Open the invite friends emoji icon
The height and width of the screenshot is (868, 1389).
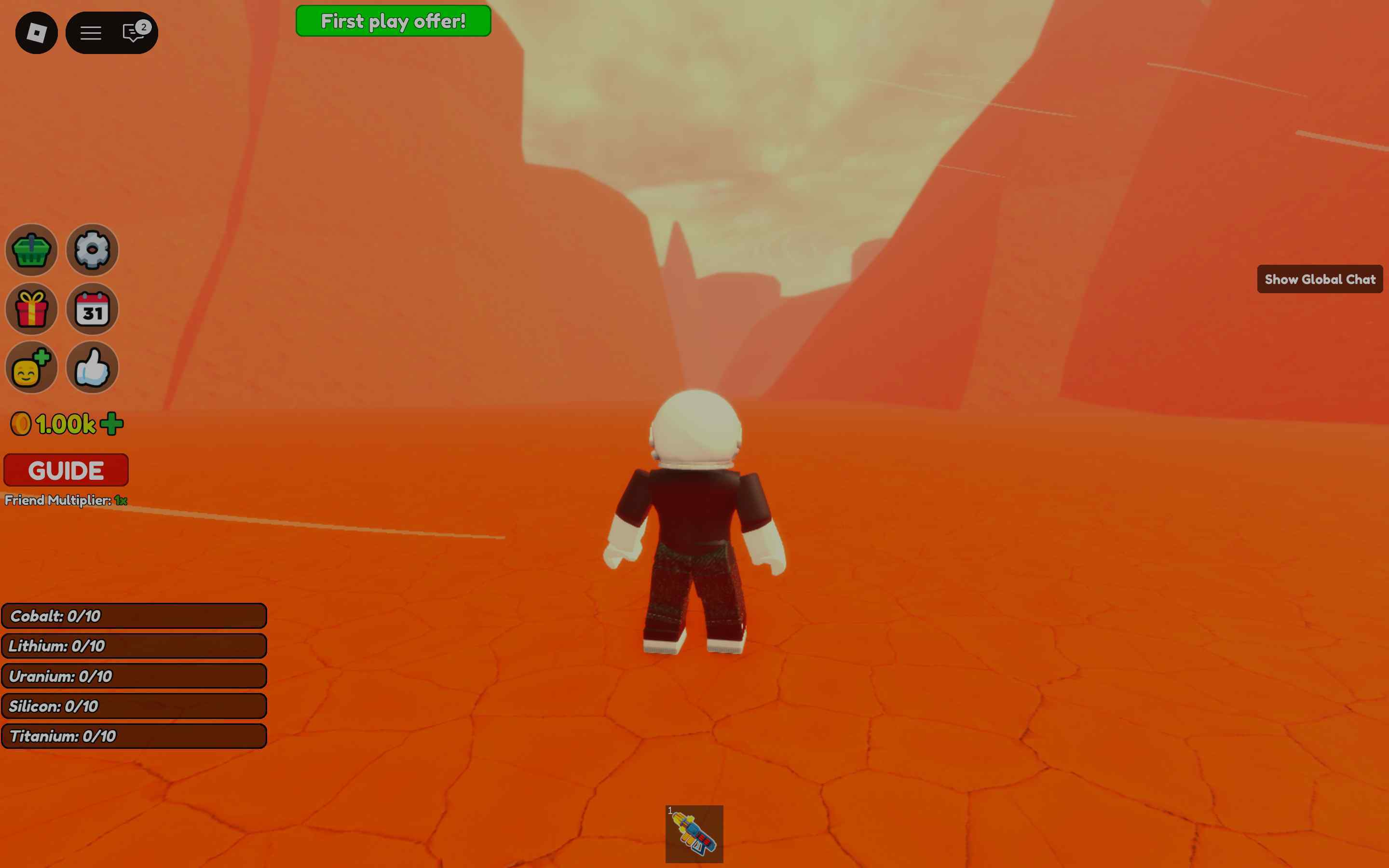(31, 368)
